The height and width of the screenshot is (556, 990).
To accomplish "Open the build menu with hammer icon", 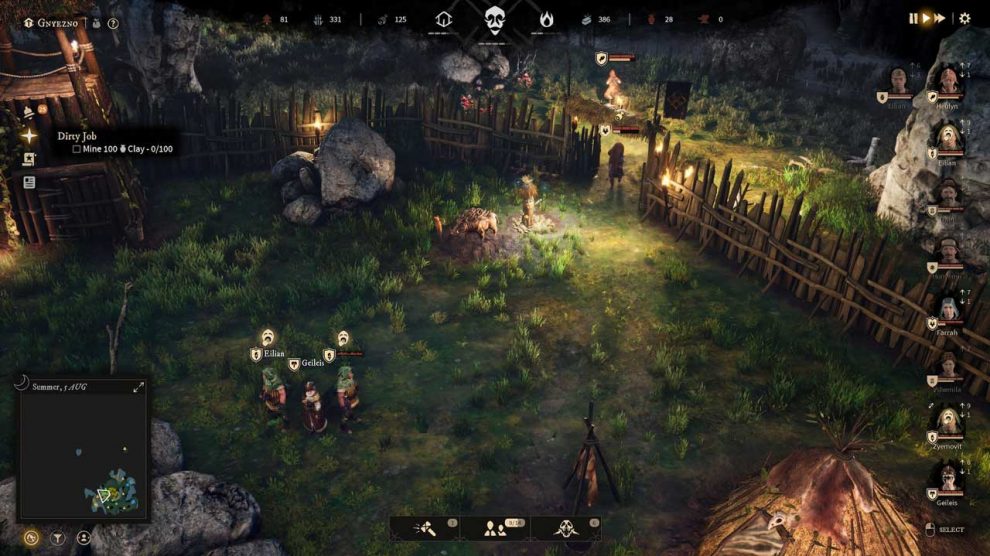I will click(x=423, y=528).
